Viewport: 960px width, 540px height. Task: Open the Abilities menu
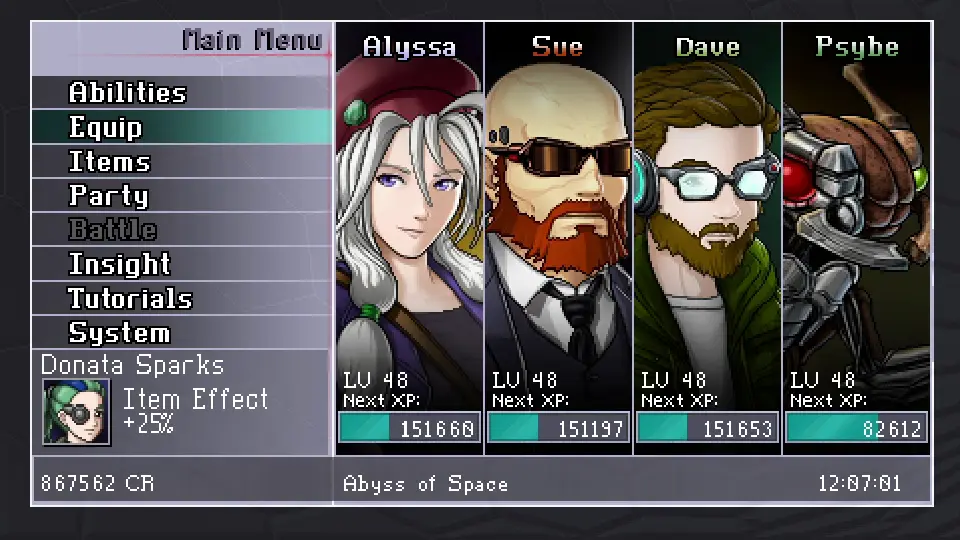pyautogui.click(x=128, y=93)
